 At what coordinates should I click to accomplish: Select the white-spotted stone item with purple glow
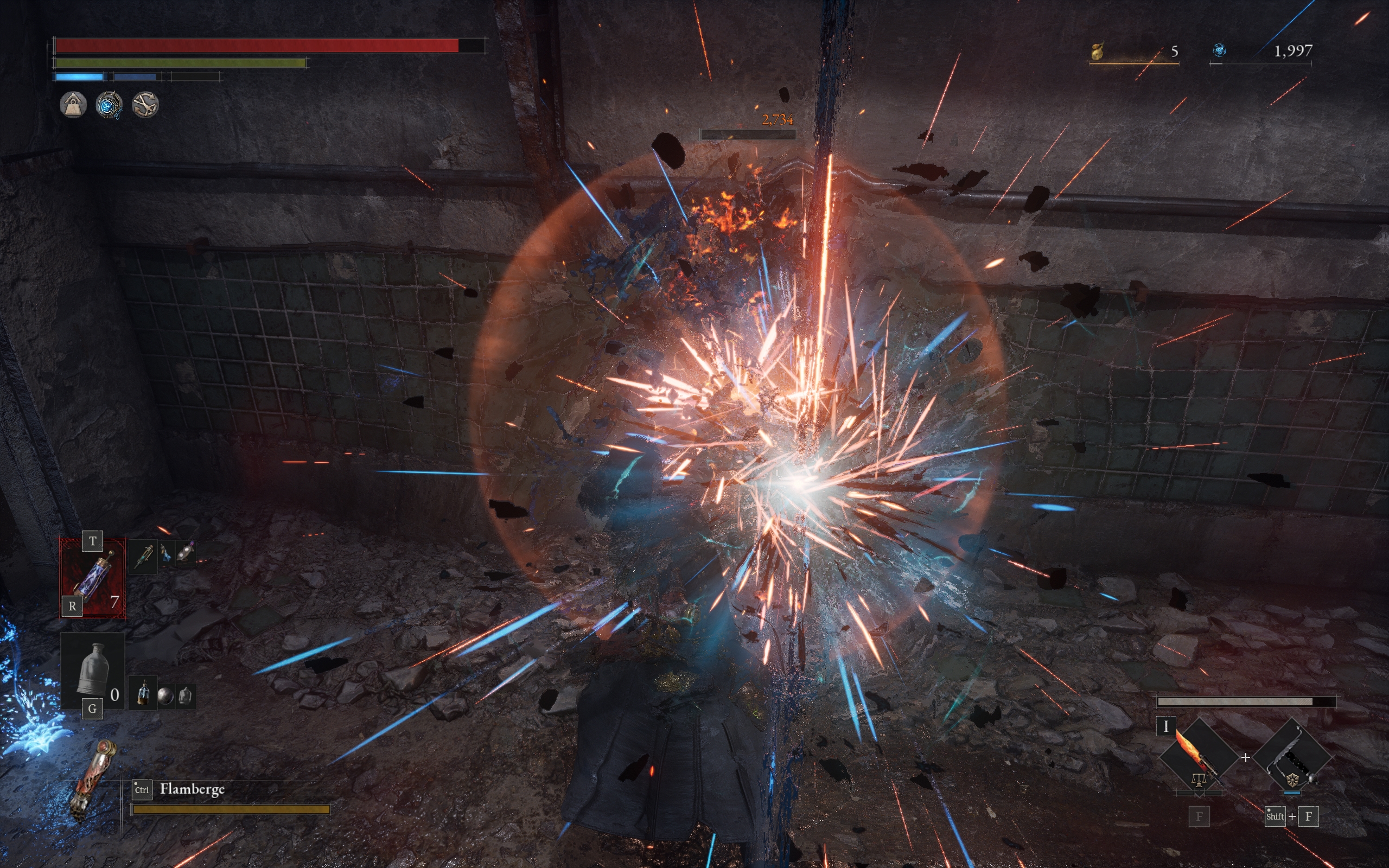click(186, 553)
